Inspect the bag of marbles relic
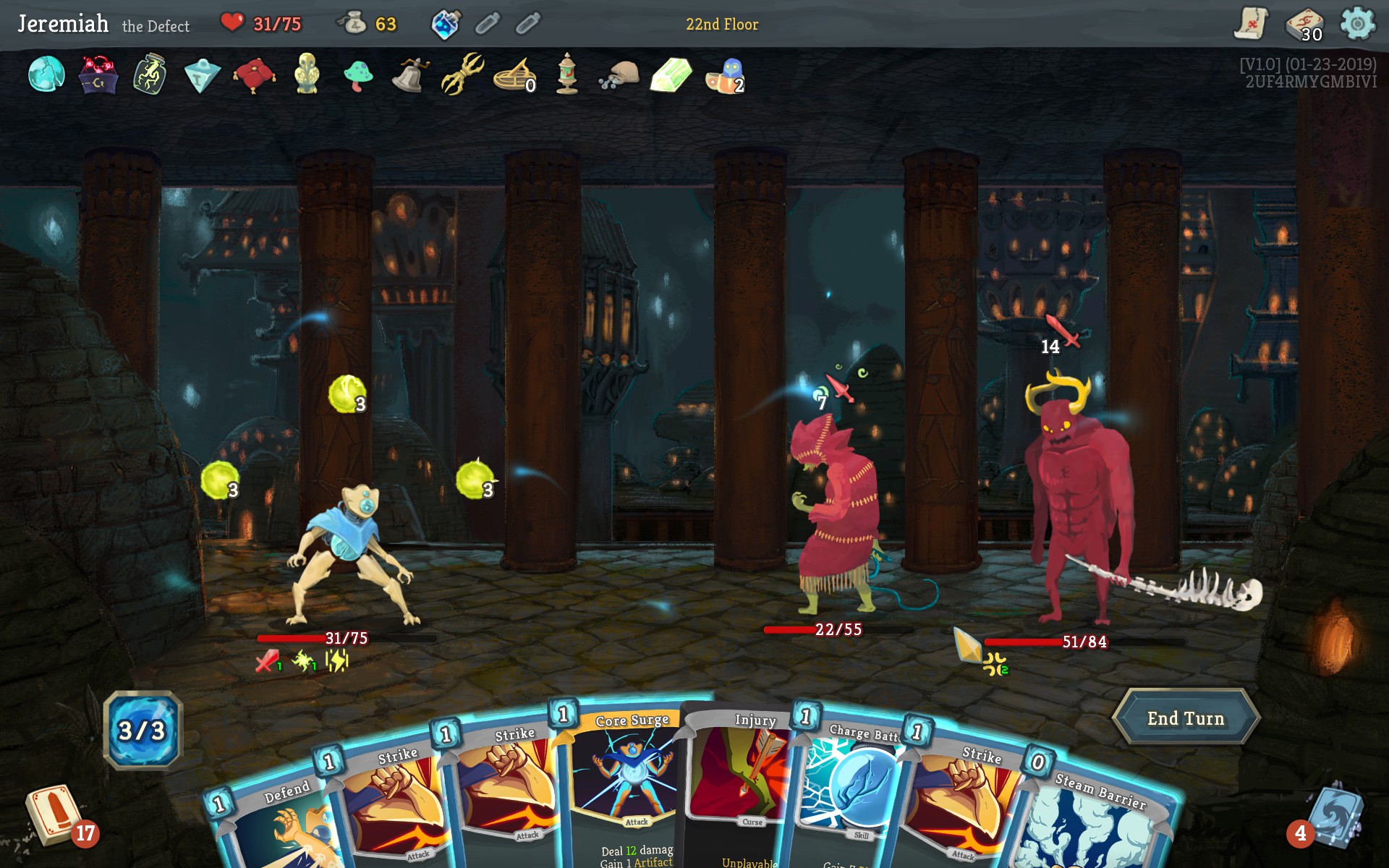Viewport: 1389px width, 868px height. 619,75
